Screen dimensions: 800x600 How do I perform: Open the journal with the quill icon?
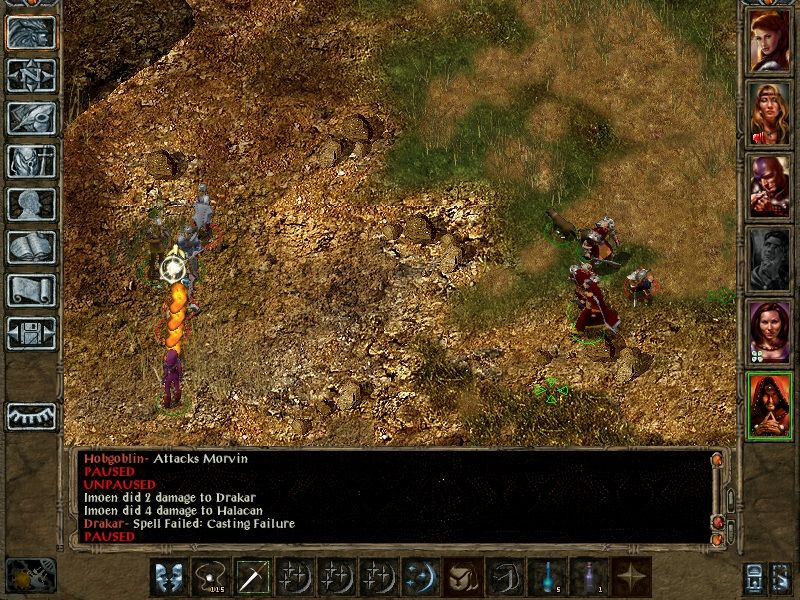(x=31, y=118)
